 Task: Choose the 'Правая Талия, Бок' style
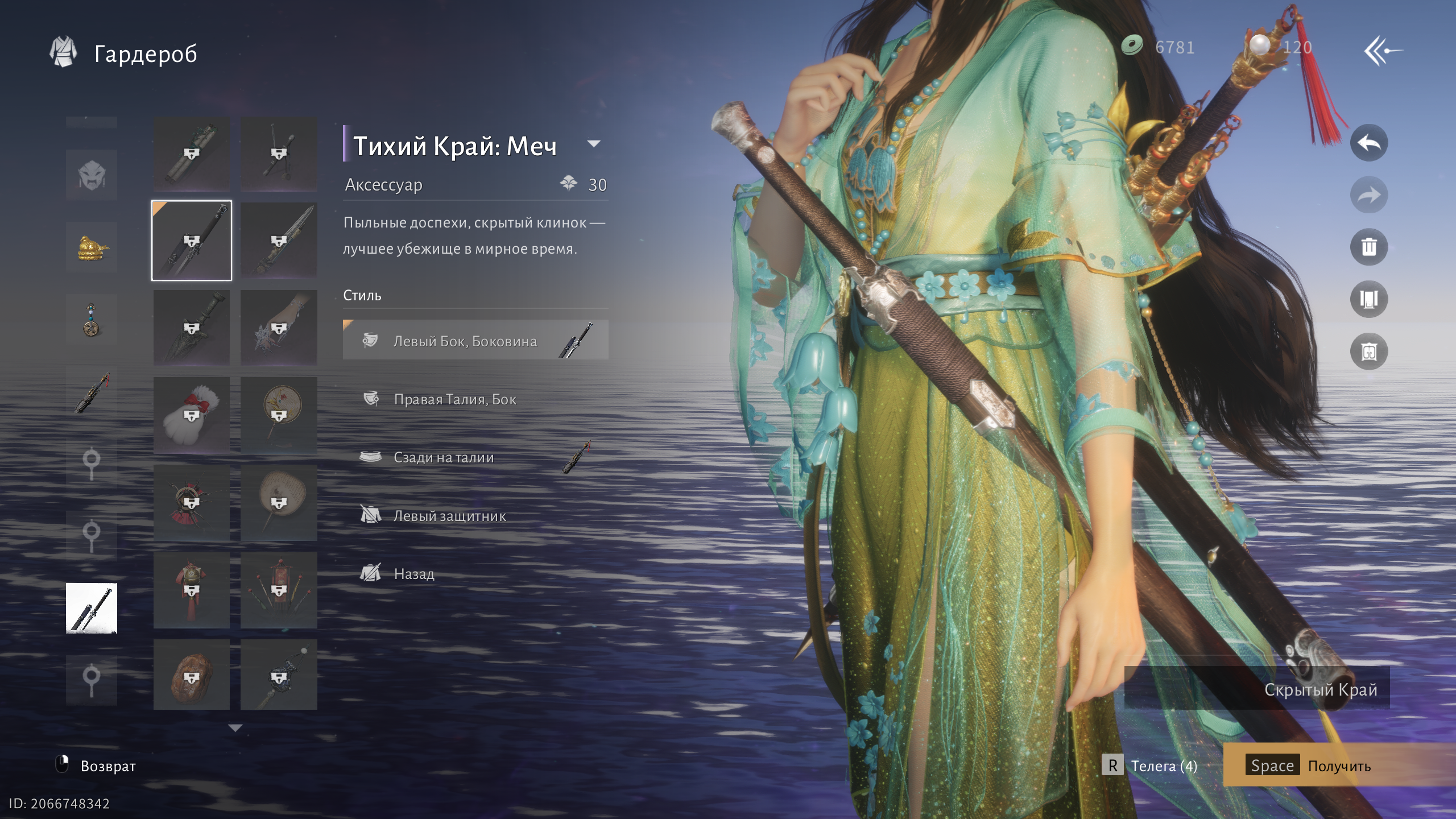click(x=454, y=399)
